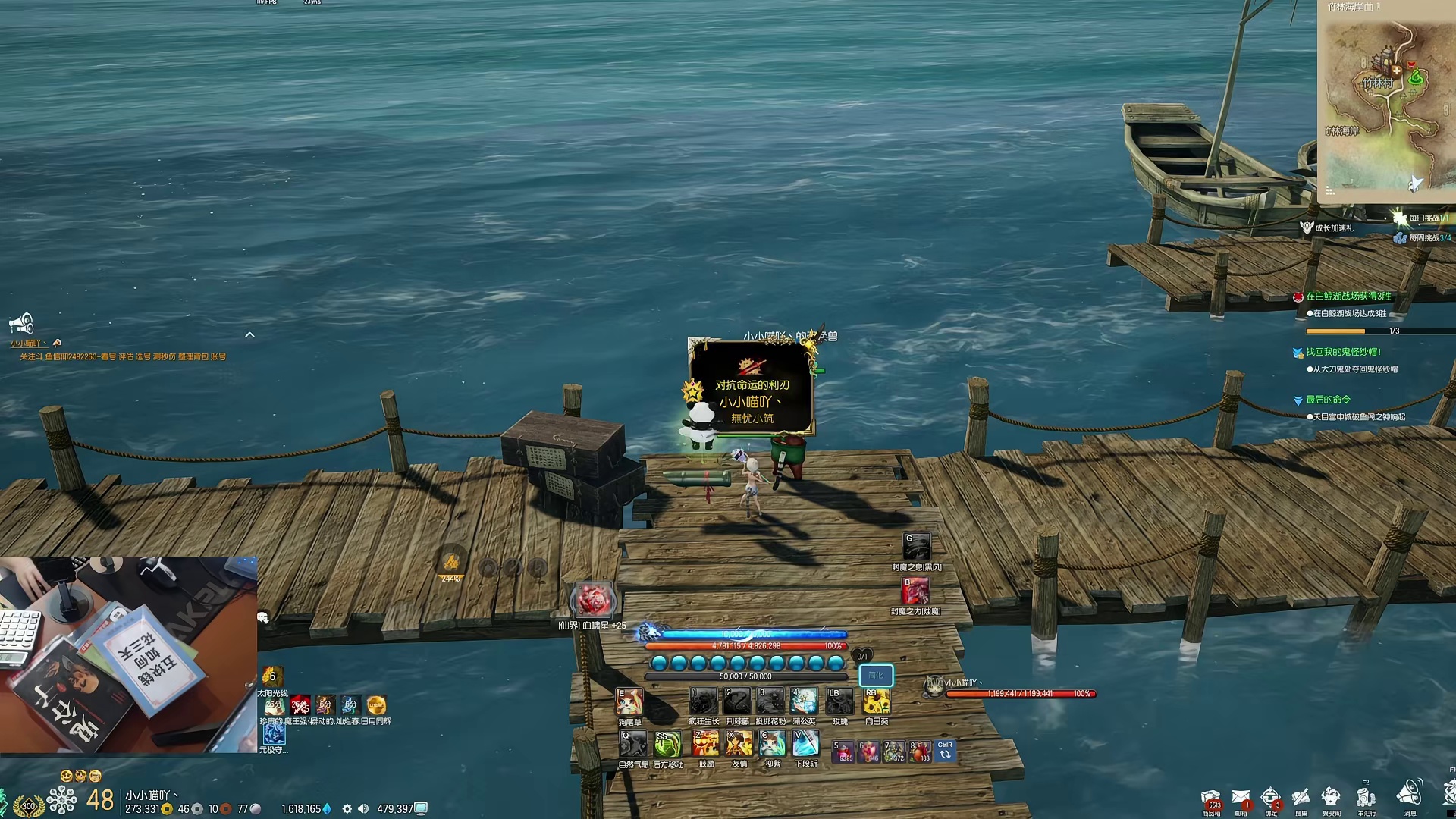Activate 封魔之力[烛魔] skill

pyautogui.click(x=915, y=591)
